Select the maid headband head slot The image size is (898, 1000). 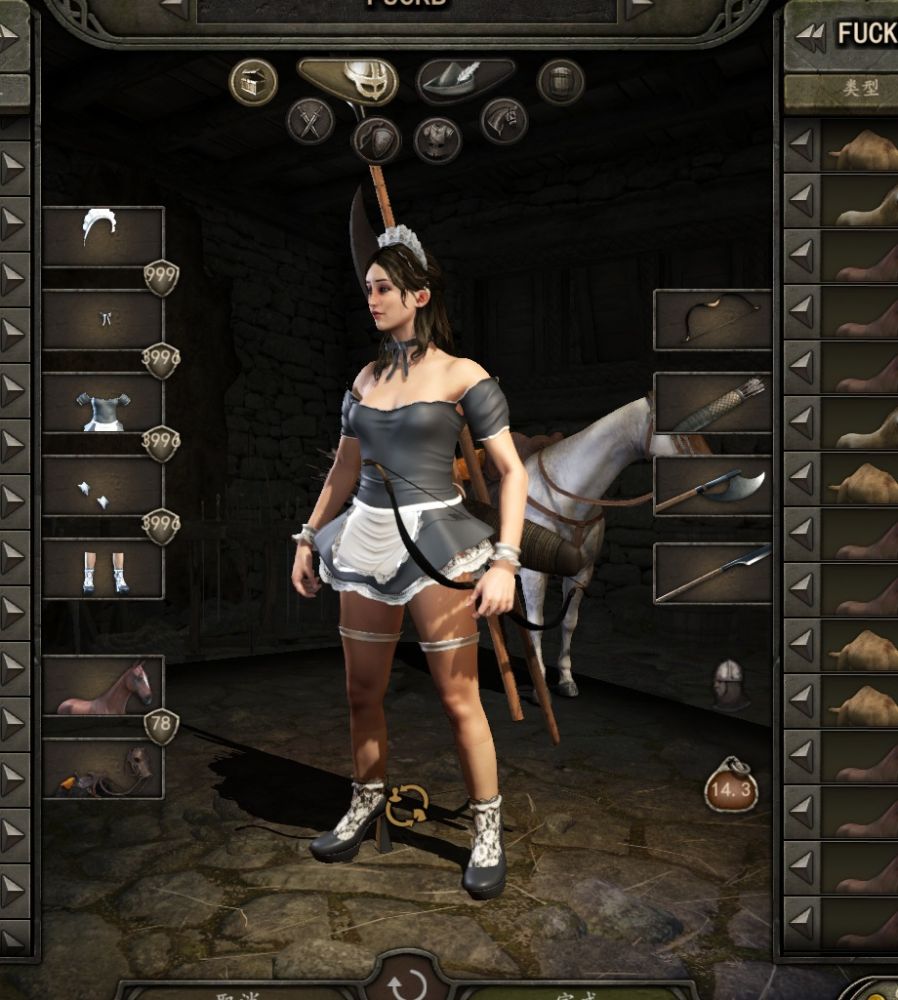point(103,236)
